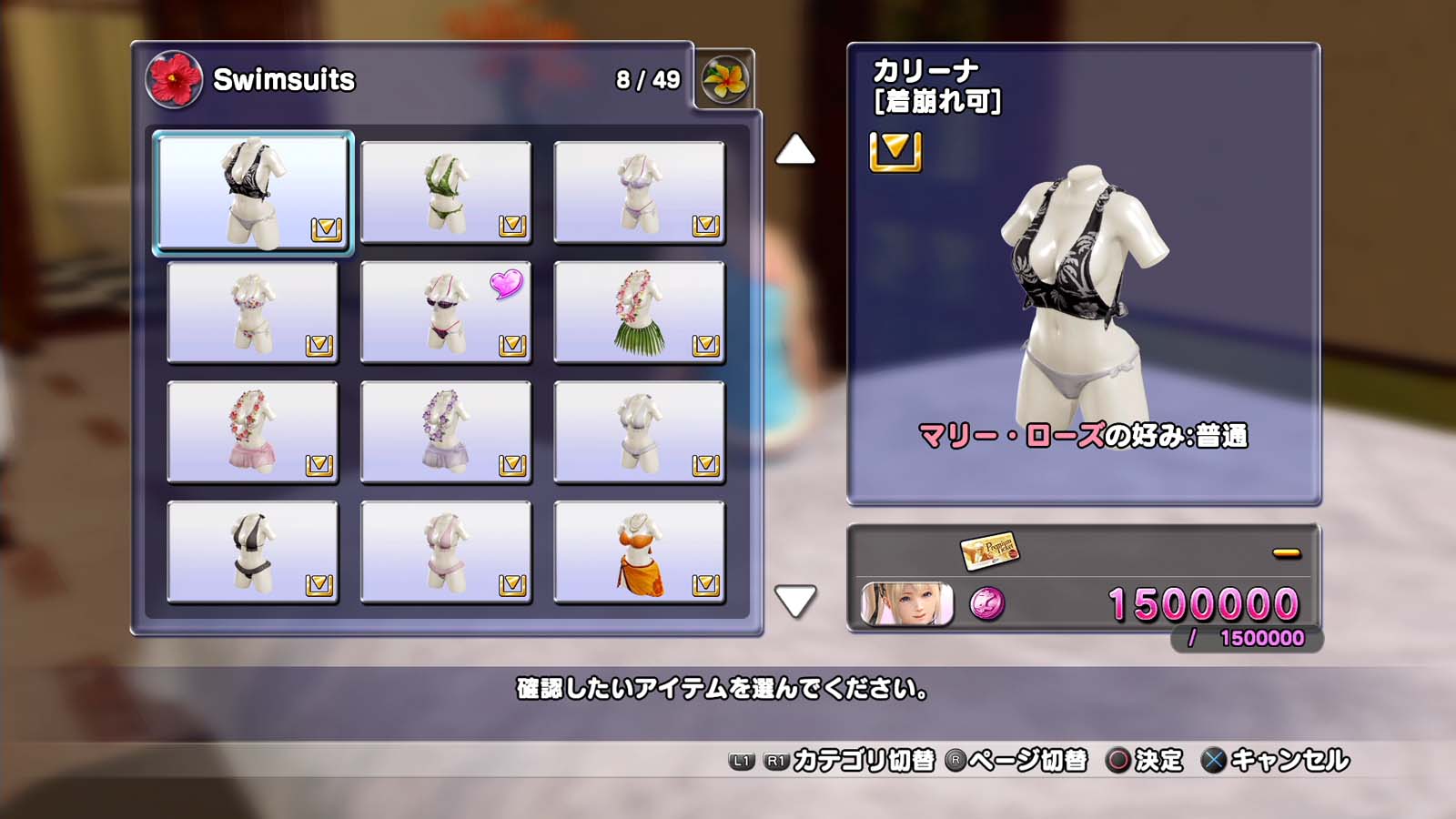Switch to the yellow flower category tab
The height and width of the screenshot is (819, 1456).
[x=724, y=80]
